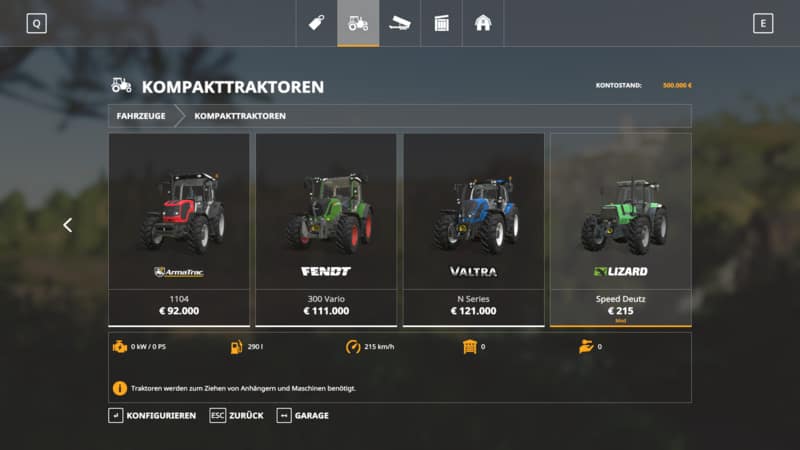Go back with the Zurück button
The image size is (800, 450).
pyautogui.click(x=237, y=415)
